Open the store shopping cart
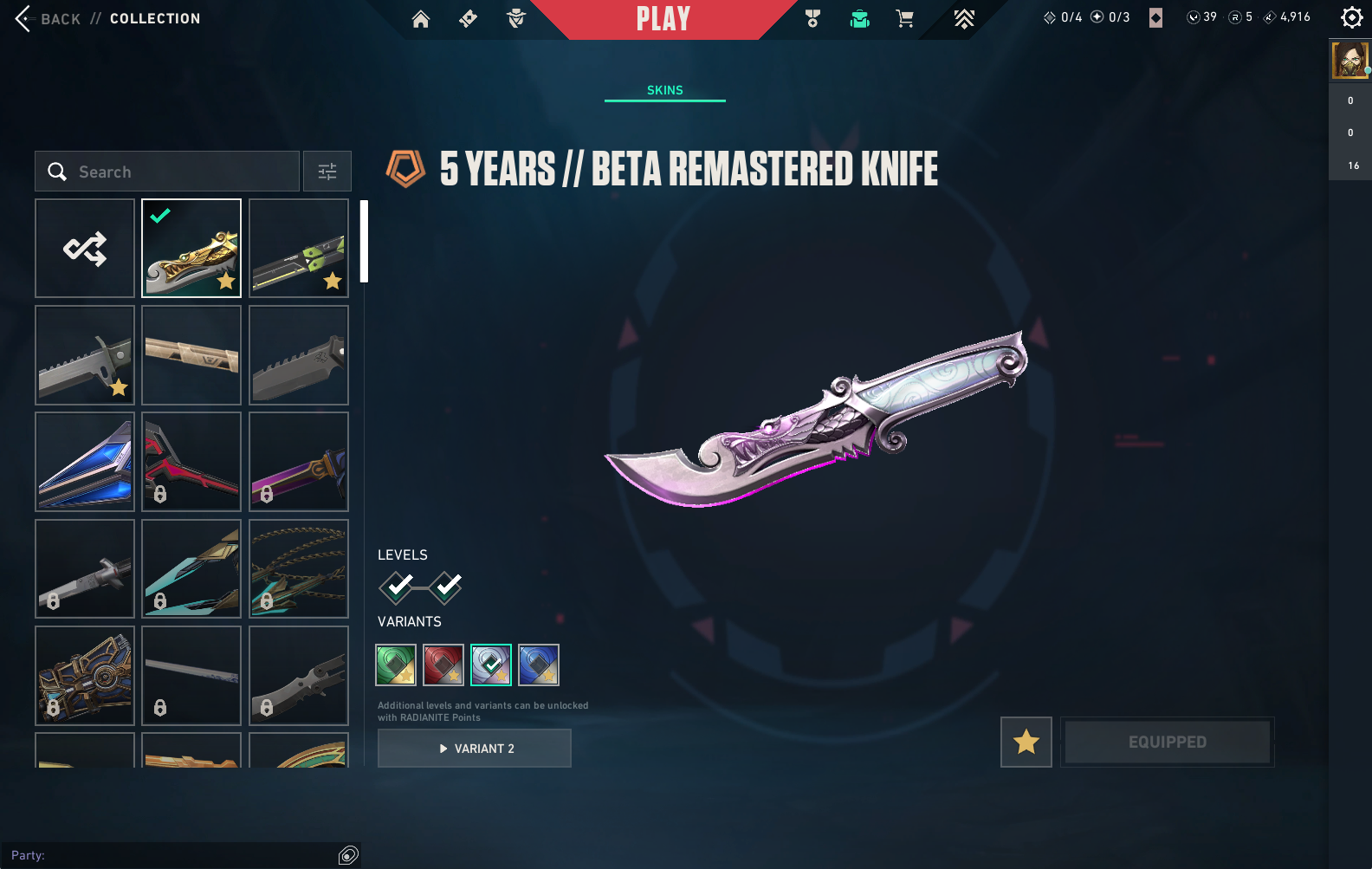 [x=905, y=19]
